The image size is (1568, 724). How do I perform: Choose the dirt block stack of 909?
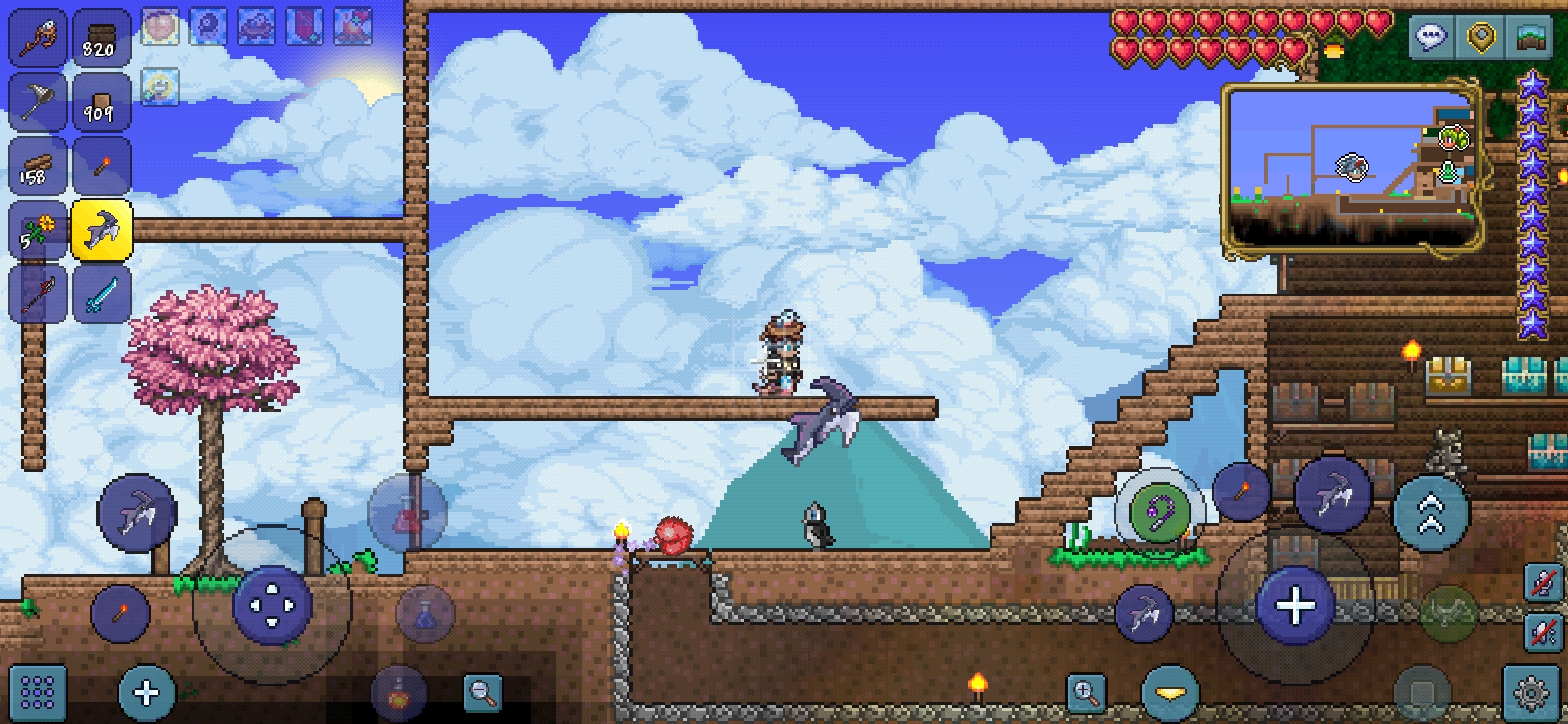point(101,103)
